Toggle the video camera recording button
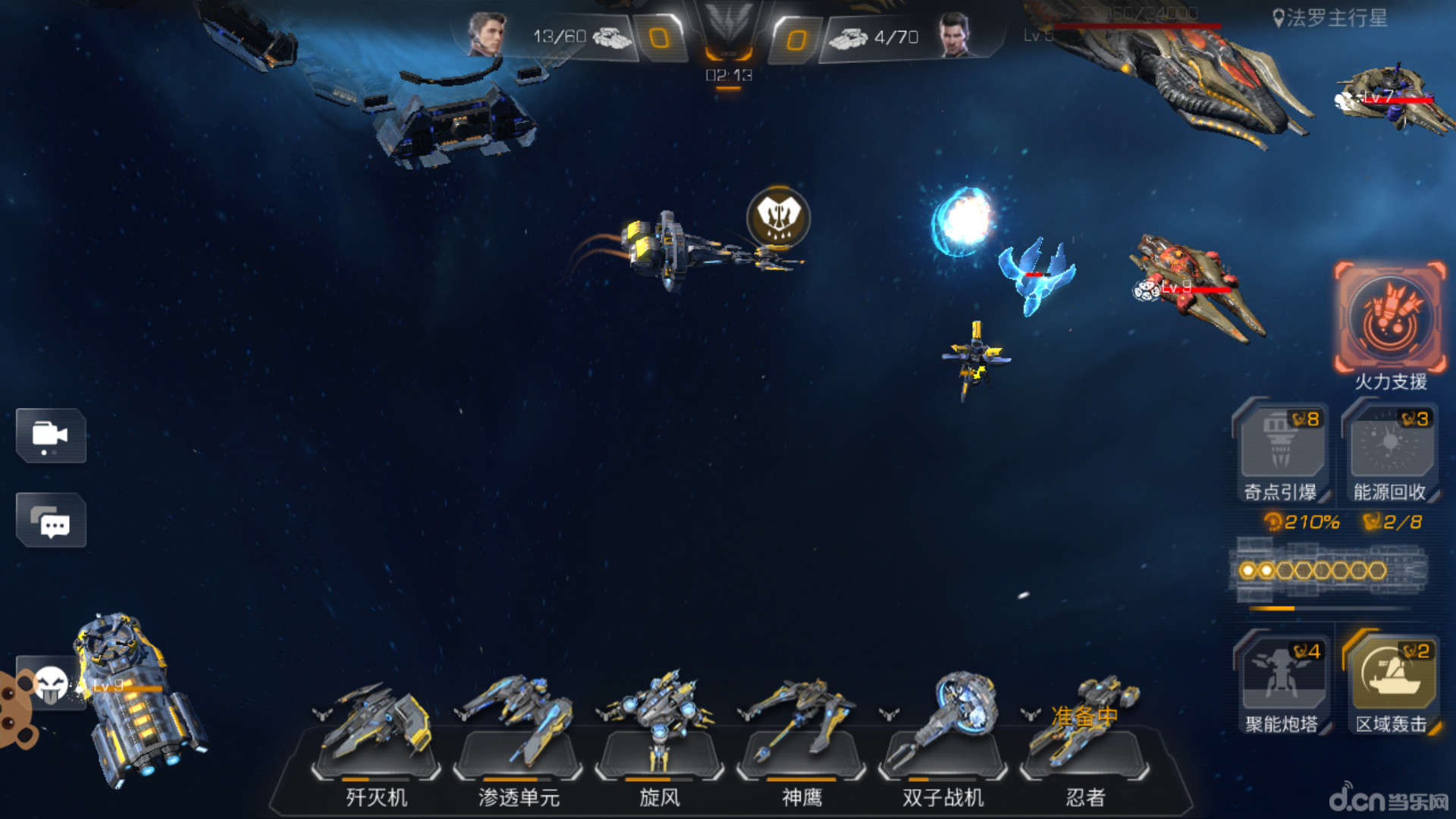This screenshot has width=1456, height=819. (51, 435)
